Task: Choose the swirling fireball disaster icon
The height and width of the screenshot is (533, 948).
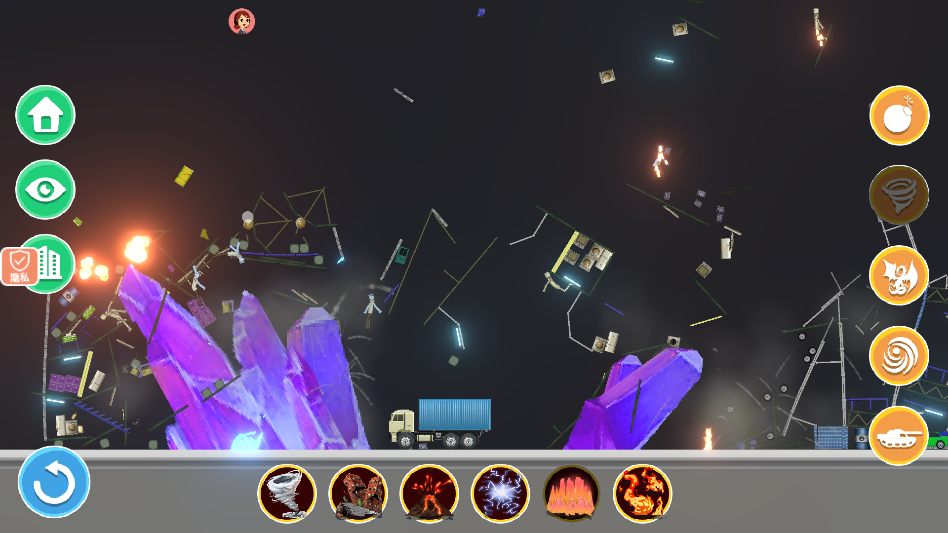Action: coord(642,493)
